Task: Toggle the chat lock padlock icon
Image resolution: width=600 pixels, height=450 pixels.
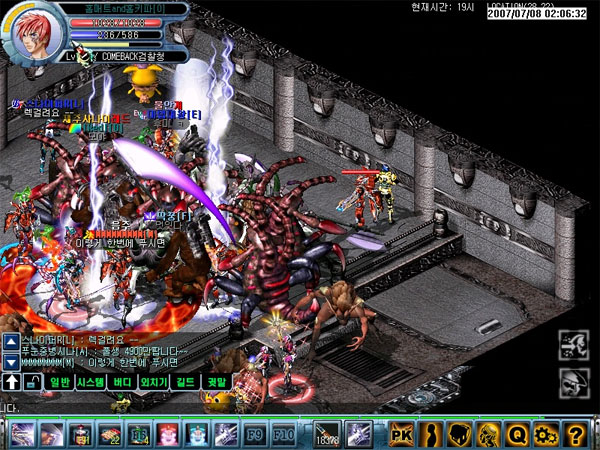Action: click(x=31, y=381)
